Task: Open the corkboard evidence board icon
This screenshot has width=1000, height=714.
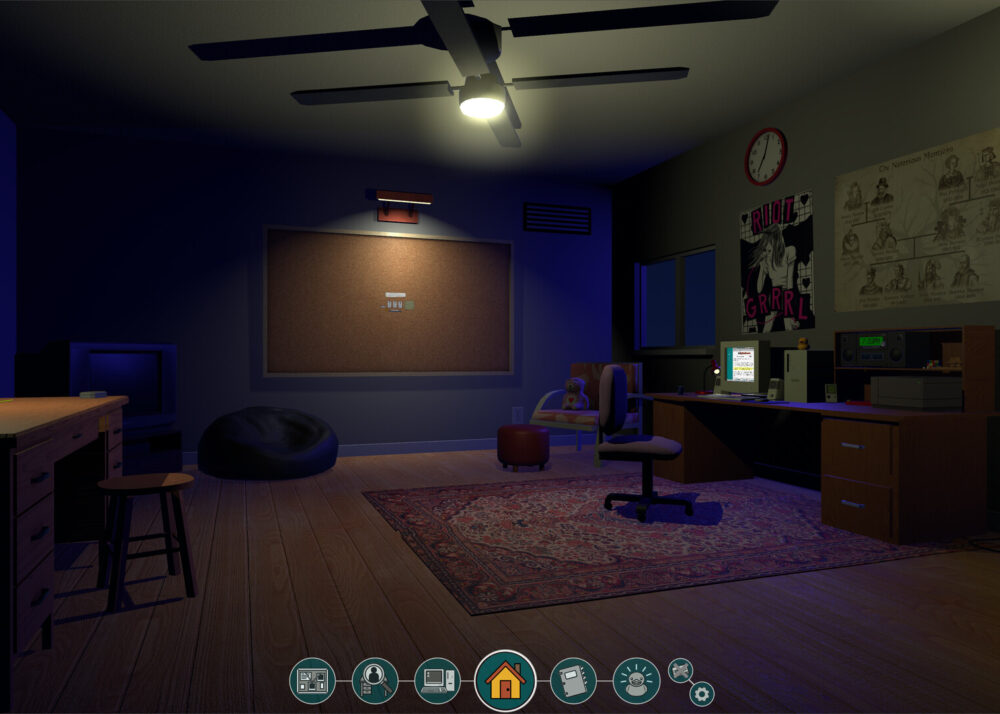Action: pyautogui.click(x=312, y=680)
